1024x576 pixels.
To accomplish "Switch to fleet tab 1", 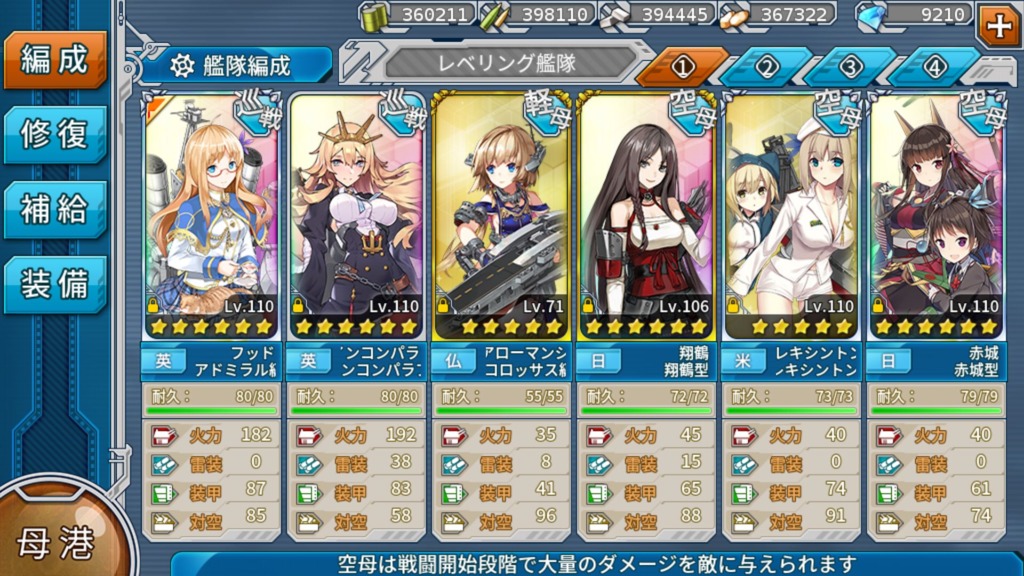I will (683, 67).
